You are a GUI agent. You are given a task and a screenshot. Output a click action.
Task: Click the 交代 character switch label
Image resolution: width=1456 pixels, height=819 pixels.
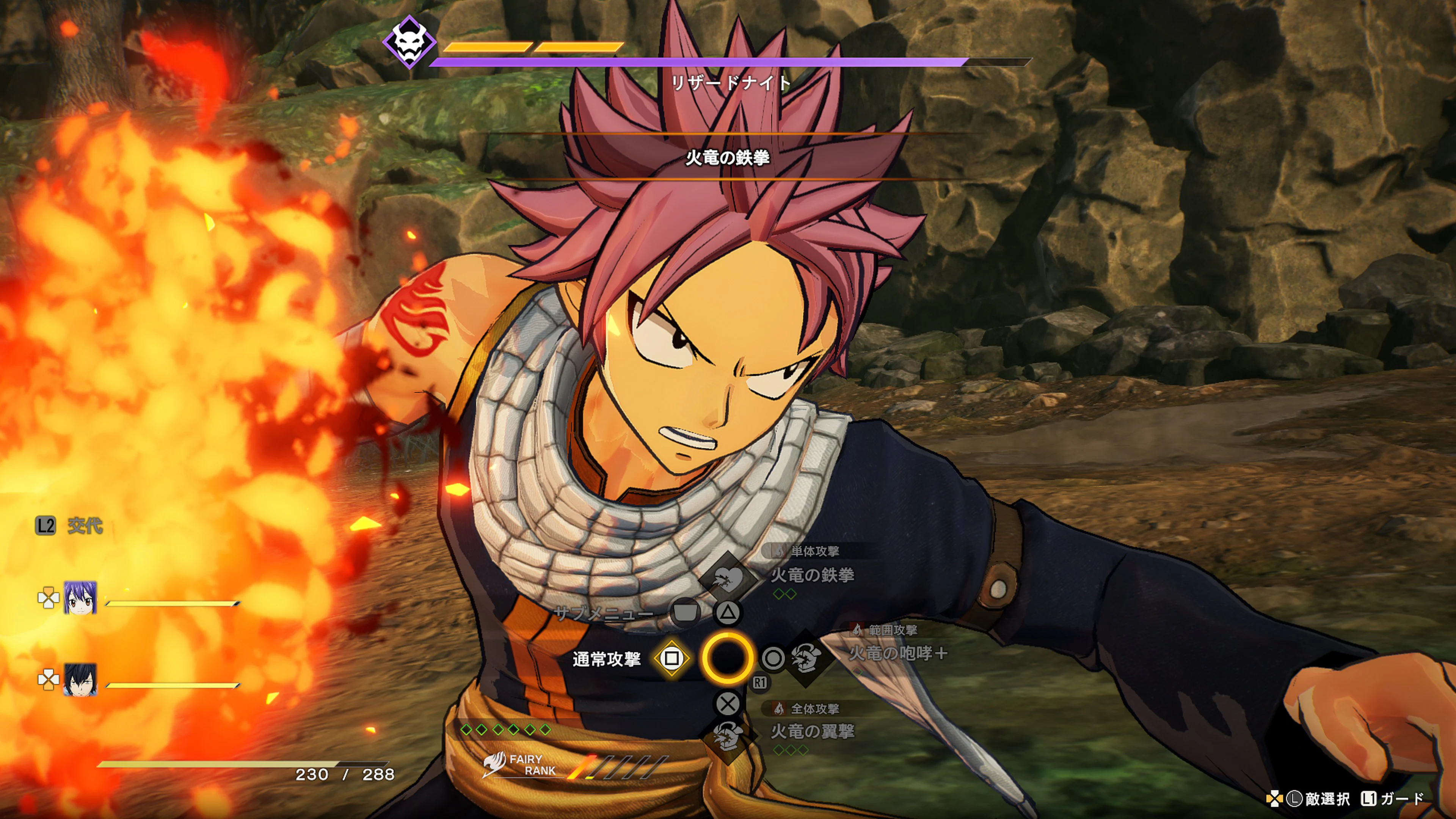(x=85, y=526)
